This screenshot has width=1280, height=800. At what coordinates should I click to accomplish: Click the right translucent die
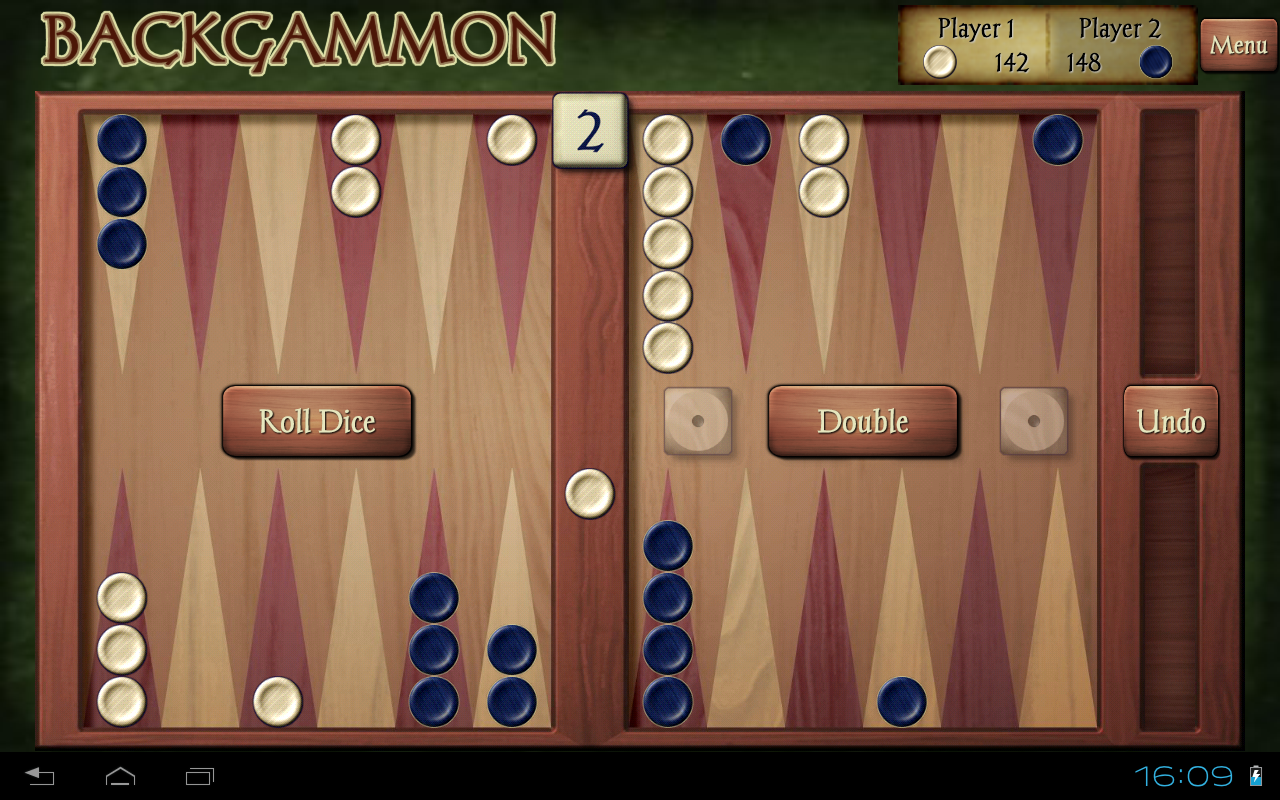click(x=1034, y=423)
